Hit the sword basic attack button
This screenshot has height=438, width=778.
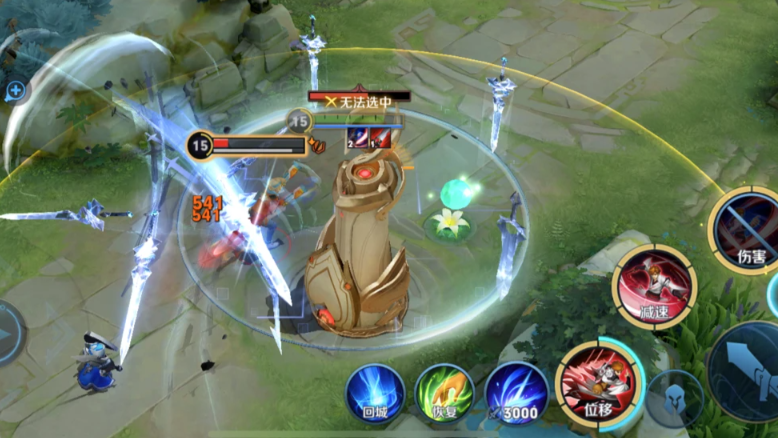coord(750,372)
